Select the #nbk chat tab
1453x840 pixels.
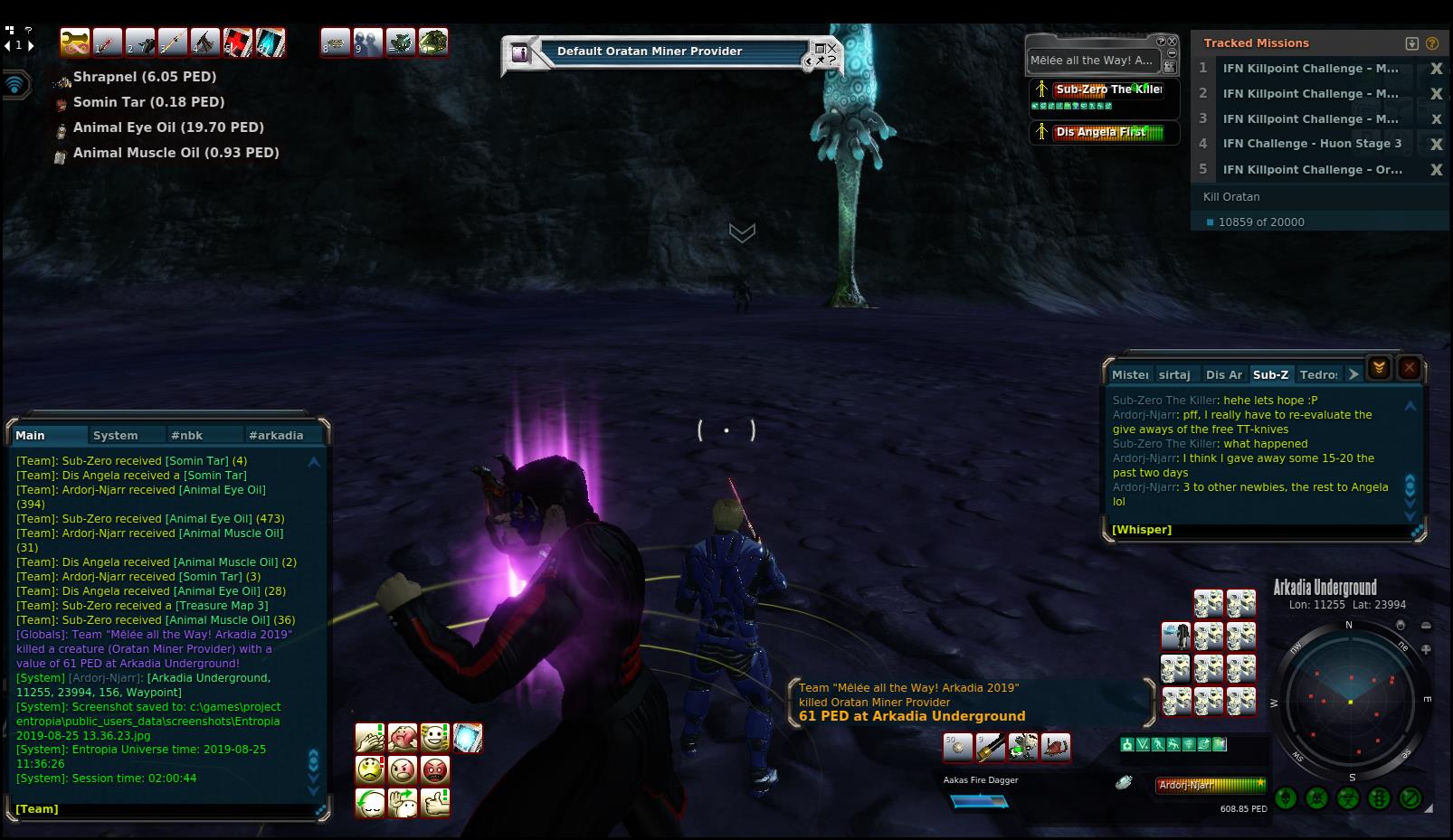(186, 435)
